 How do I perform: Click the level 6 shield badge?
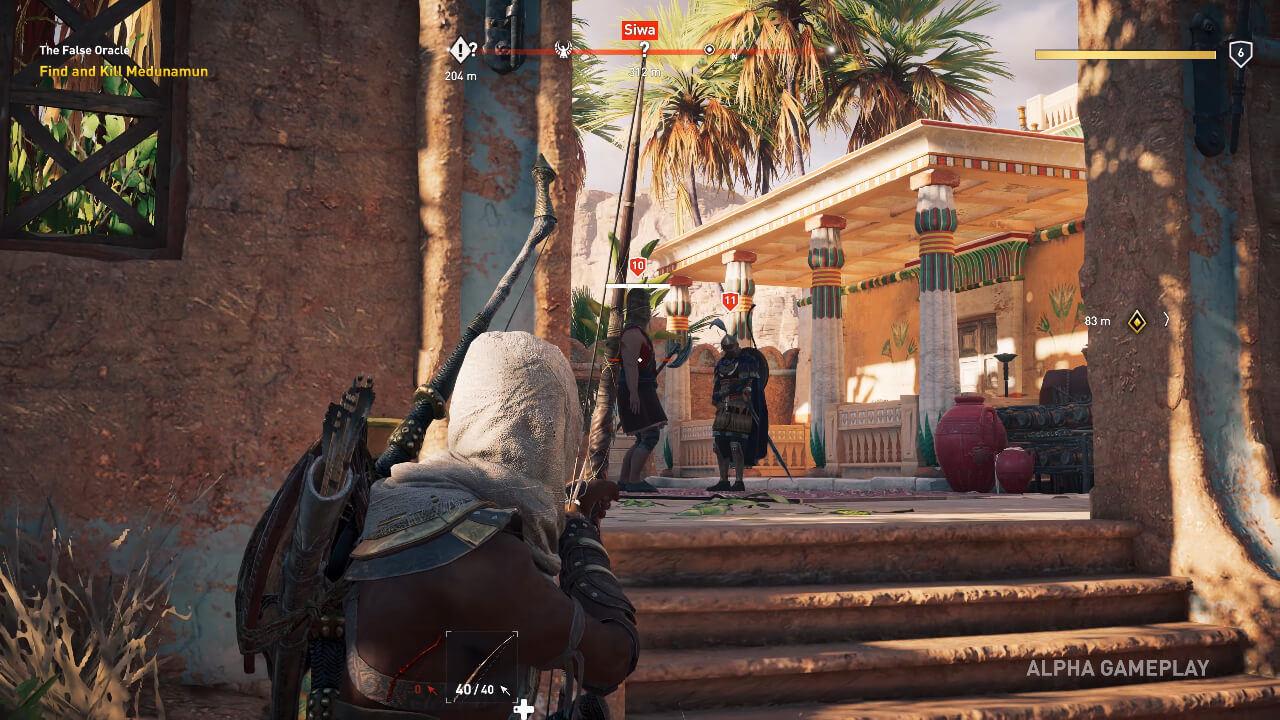(x=1239, y=51)
